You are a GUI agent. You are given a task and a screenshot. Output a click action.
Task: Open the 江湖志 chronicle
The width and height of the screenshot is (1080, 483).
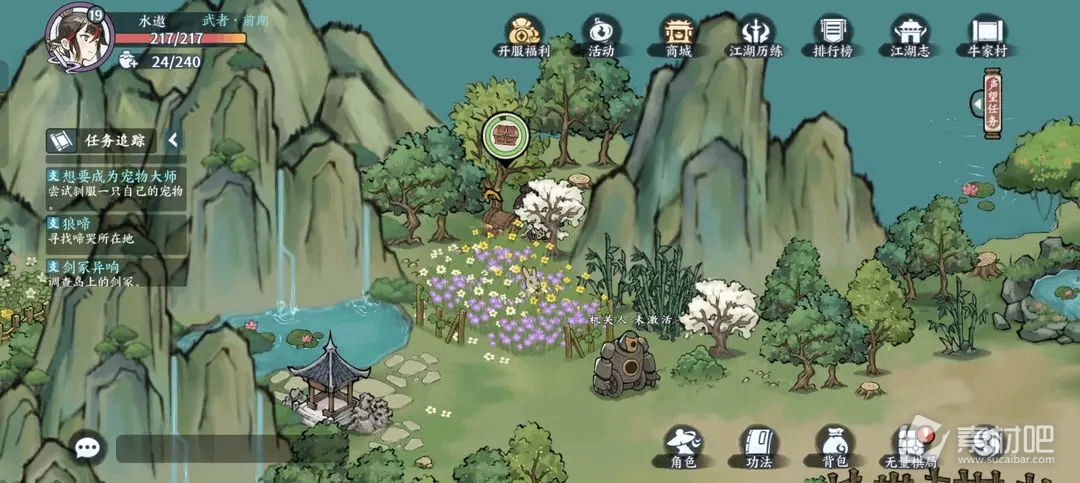[x=910, y=36]
